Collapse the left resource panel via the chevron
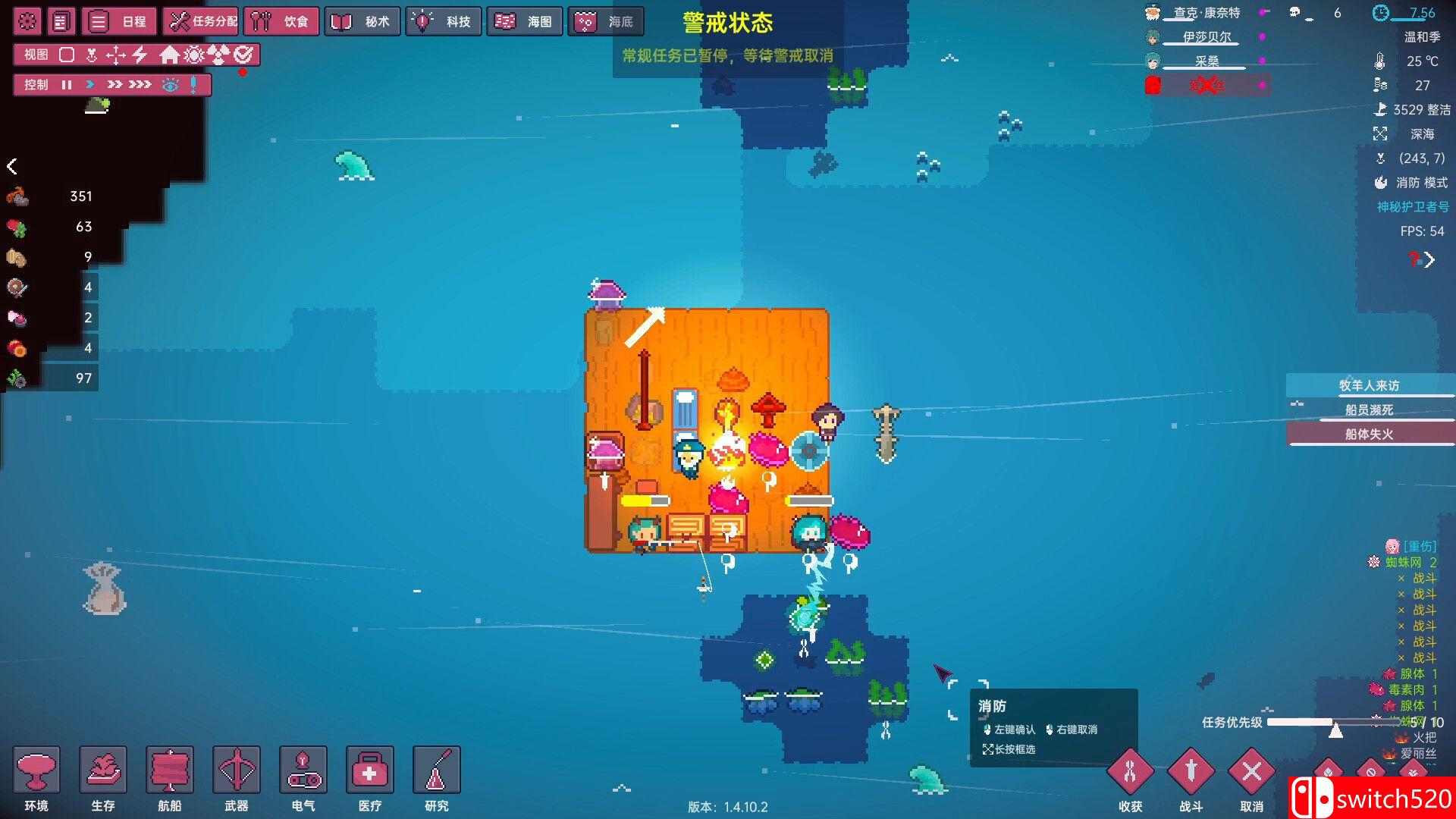The width and height of the screenshot is (1456, 819). coord(13,167)
